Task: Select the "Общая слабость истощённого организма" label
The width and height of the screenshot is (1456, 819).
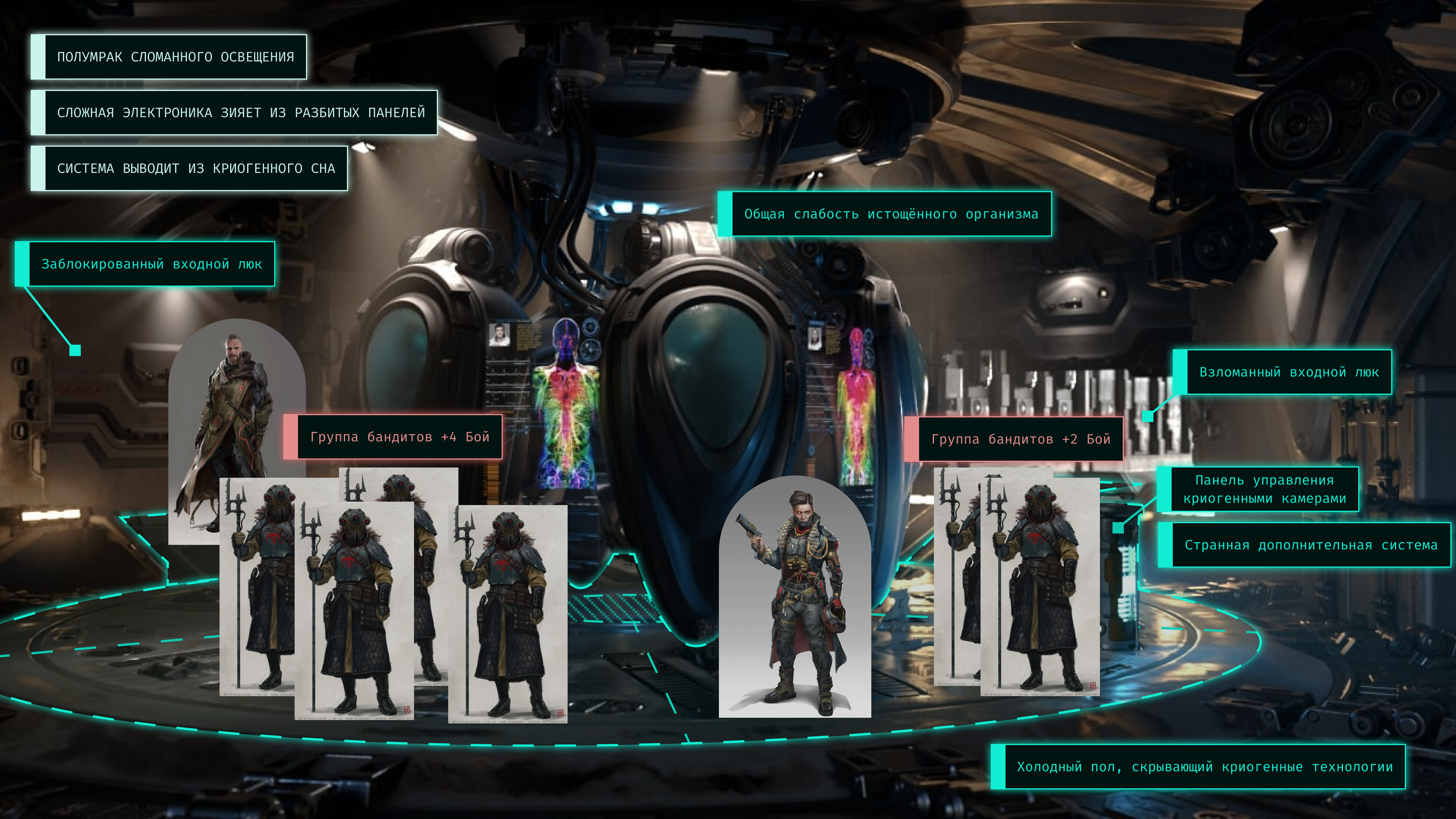Action: point(891,214)
